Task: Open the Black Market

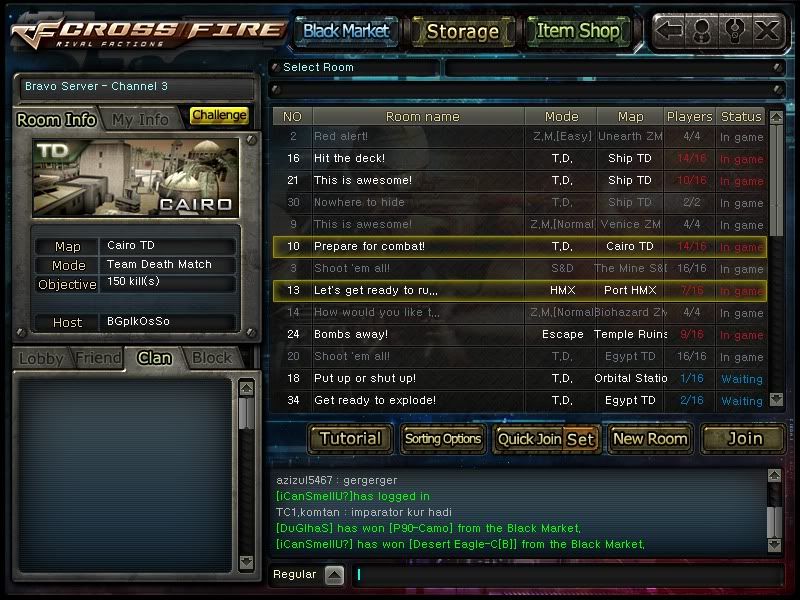Action: click(x=345, y=31)
